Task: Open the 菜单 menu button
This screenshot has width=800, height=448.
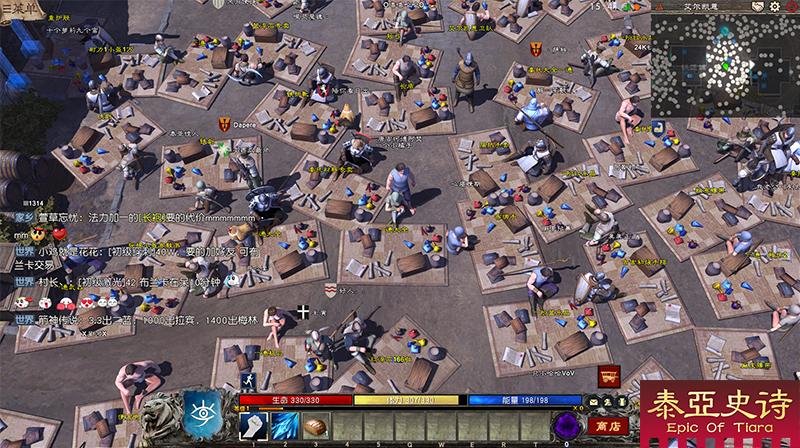Action: (x=19, y=7)
